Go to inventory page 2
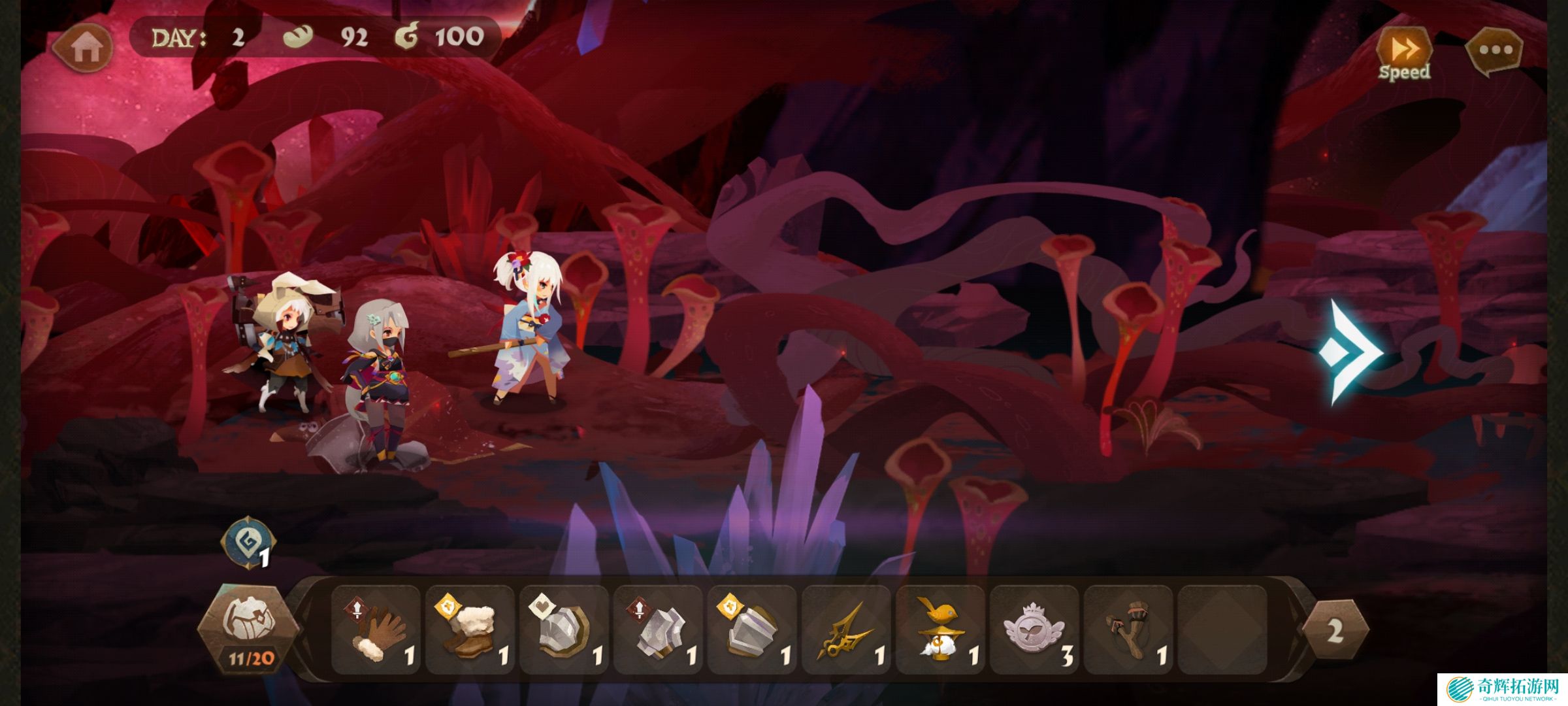This screenshot has width=1568, height=706. pos(1335,630)
